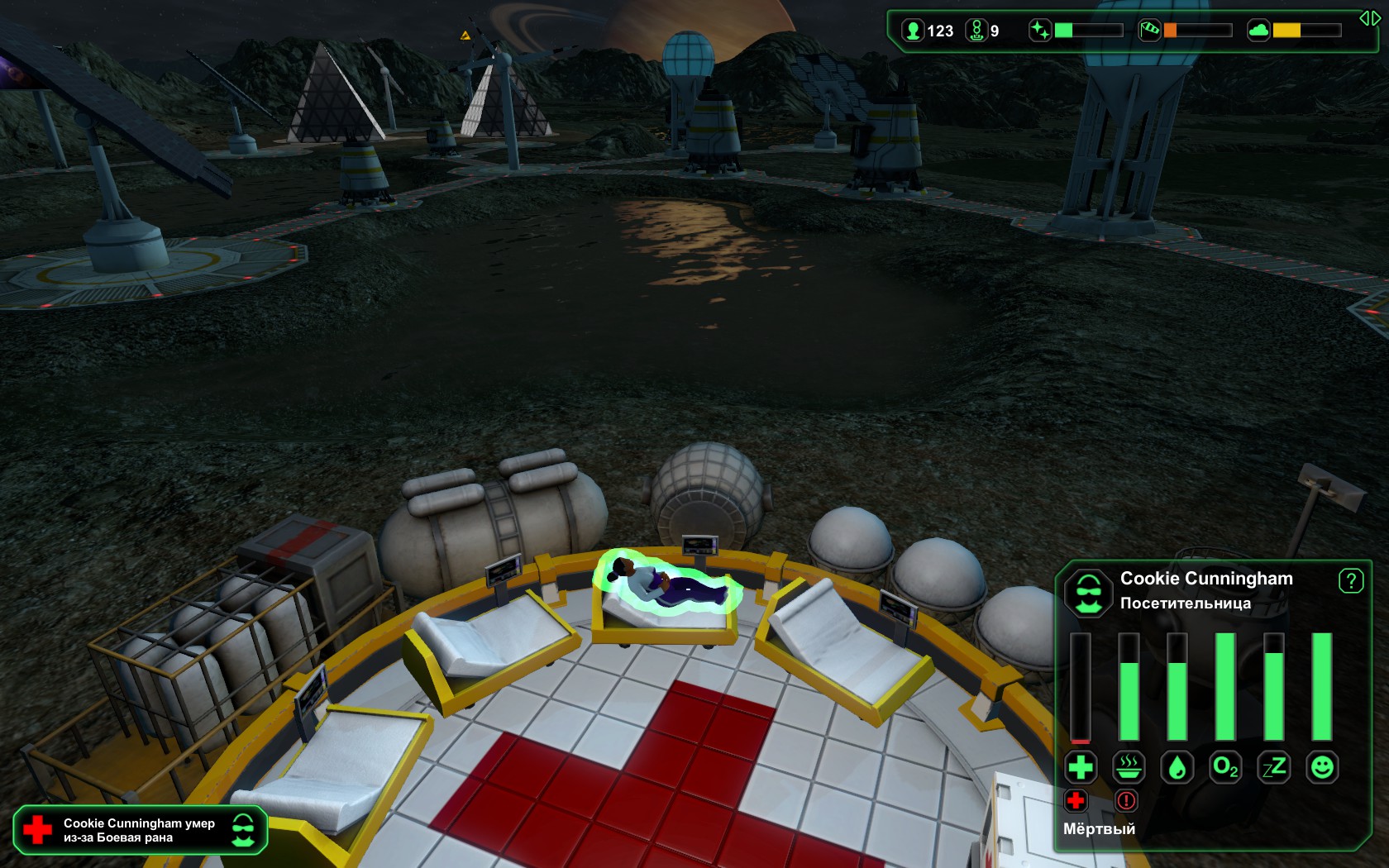Click the visitor counter icon showing 9
The width and height of the screenshot is (1389, 868).
click(x=977, y=31)
